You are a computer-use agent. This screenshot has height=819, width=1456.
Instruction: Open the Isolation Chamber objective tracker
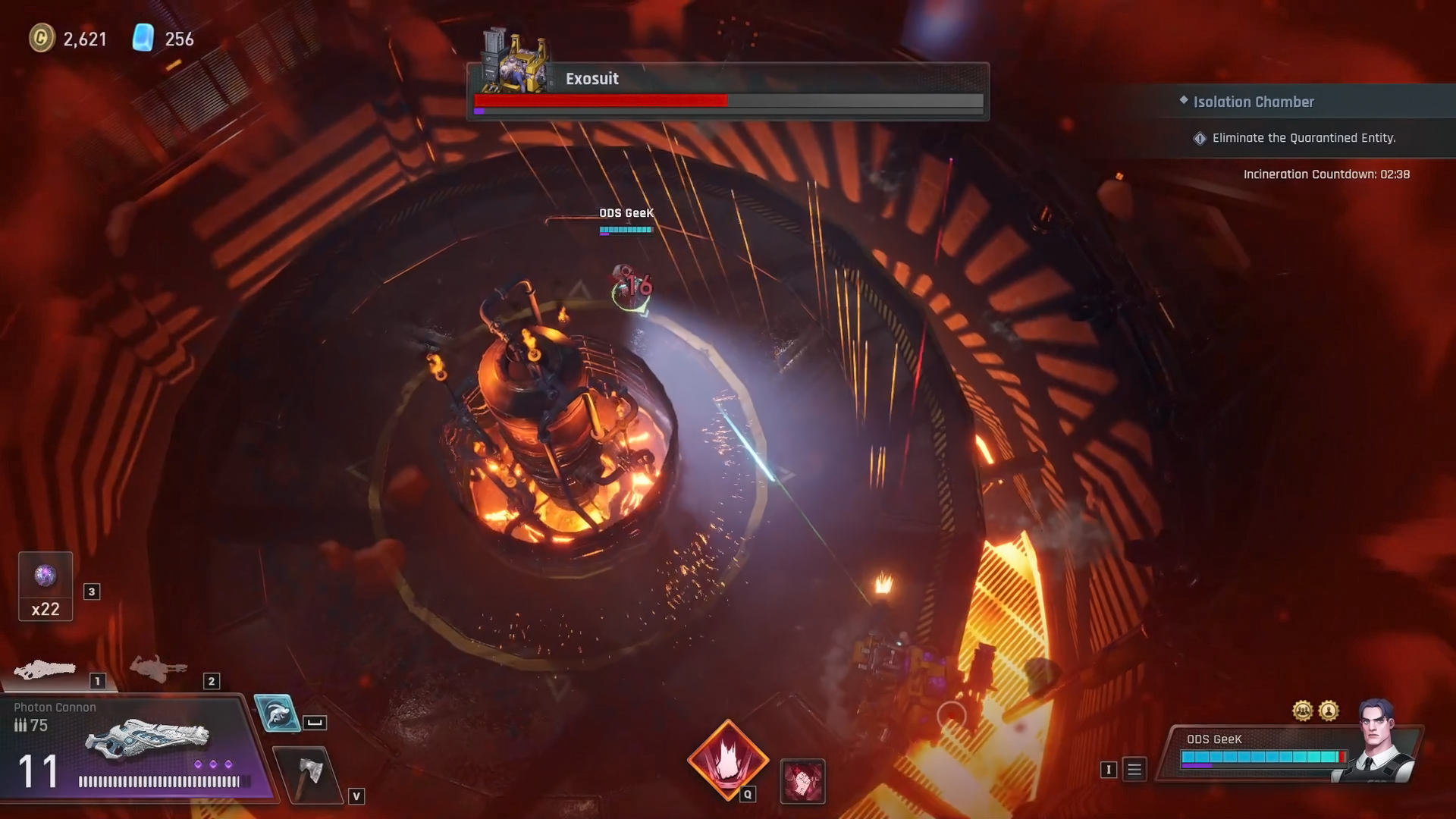1253,102
